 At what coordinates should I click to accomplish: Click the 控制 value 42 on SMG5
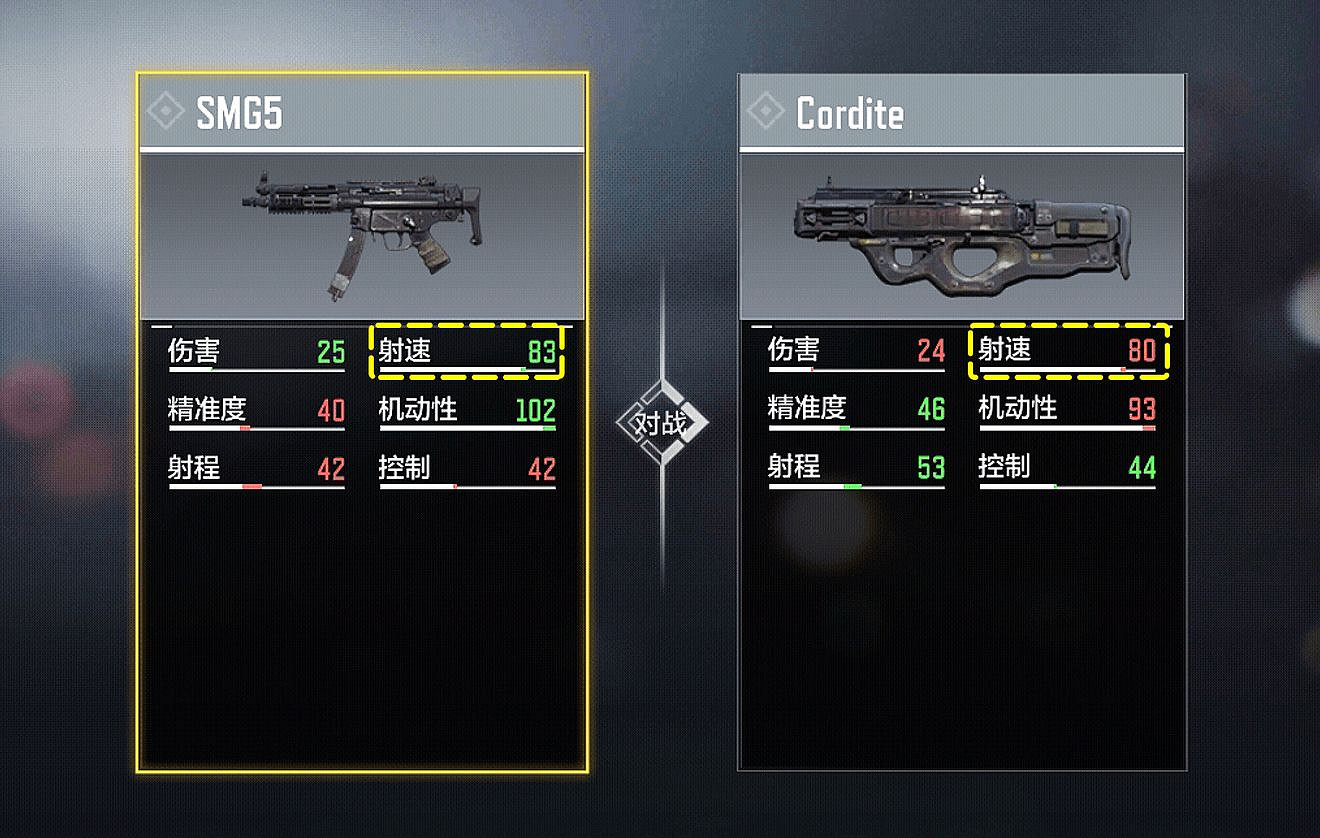point(545,468)
